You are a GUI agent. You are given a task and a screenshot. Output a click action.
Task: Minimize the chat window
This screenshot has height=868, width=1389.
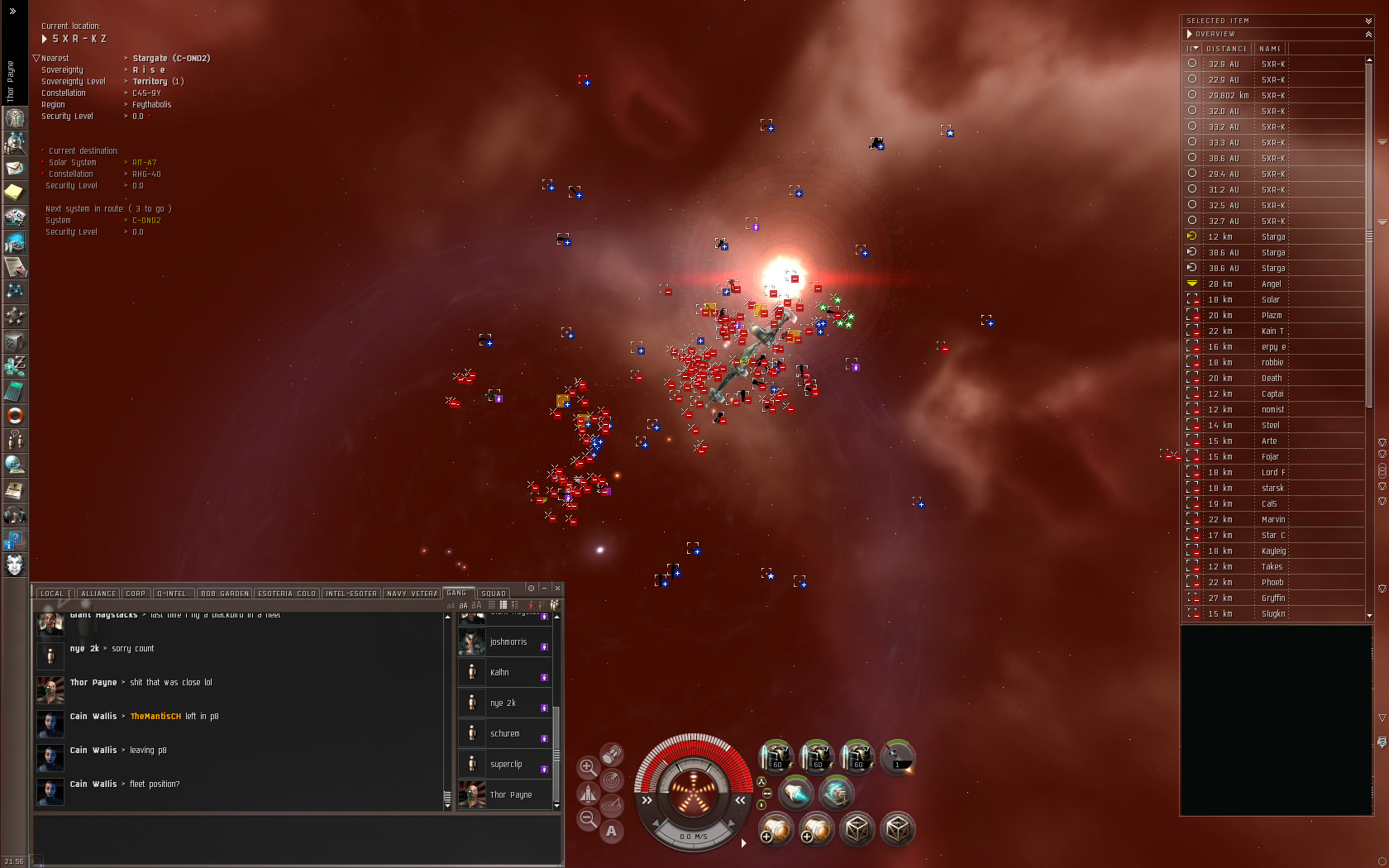point(544,588)
